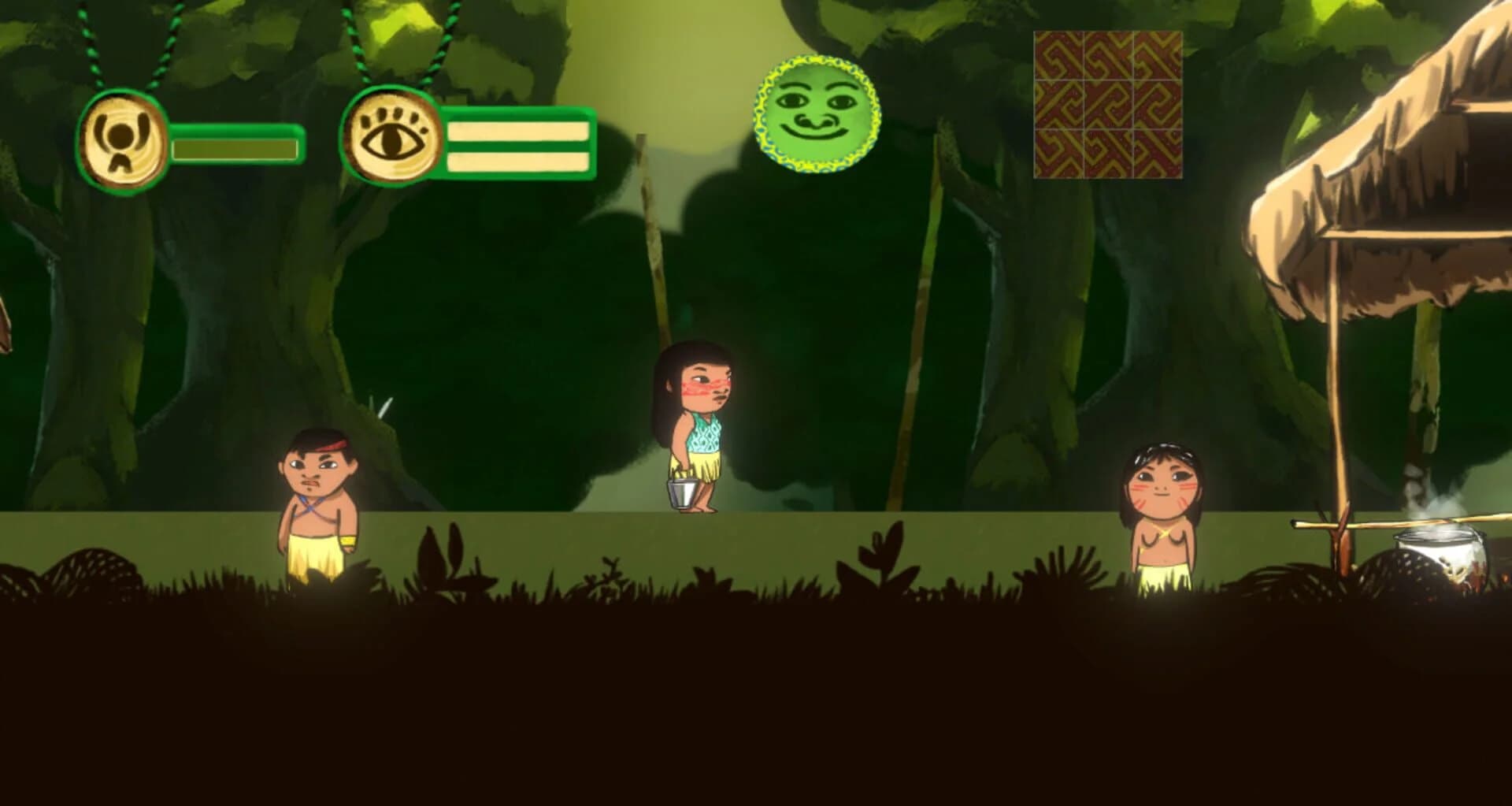Screen dimensions: 1512x806
Task: Select the center tile in the woven pattern
Action: coord(1106,104)
